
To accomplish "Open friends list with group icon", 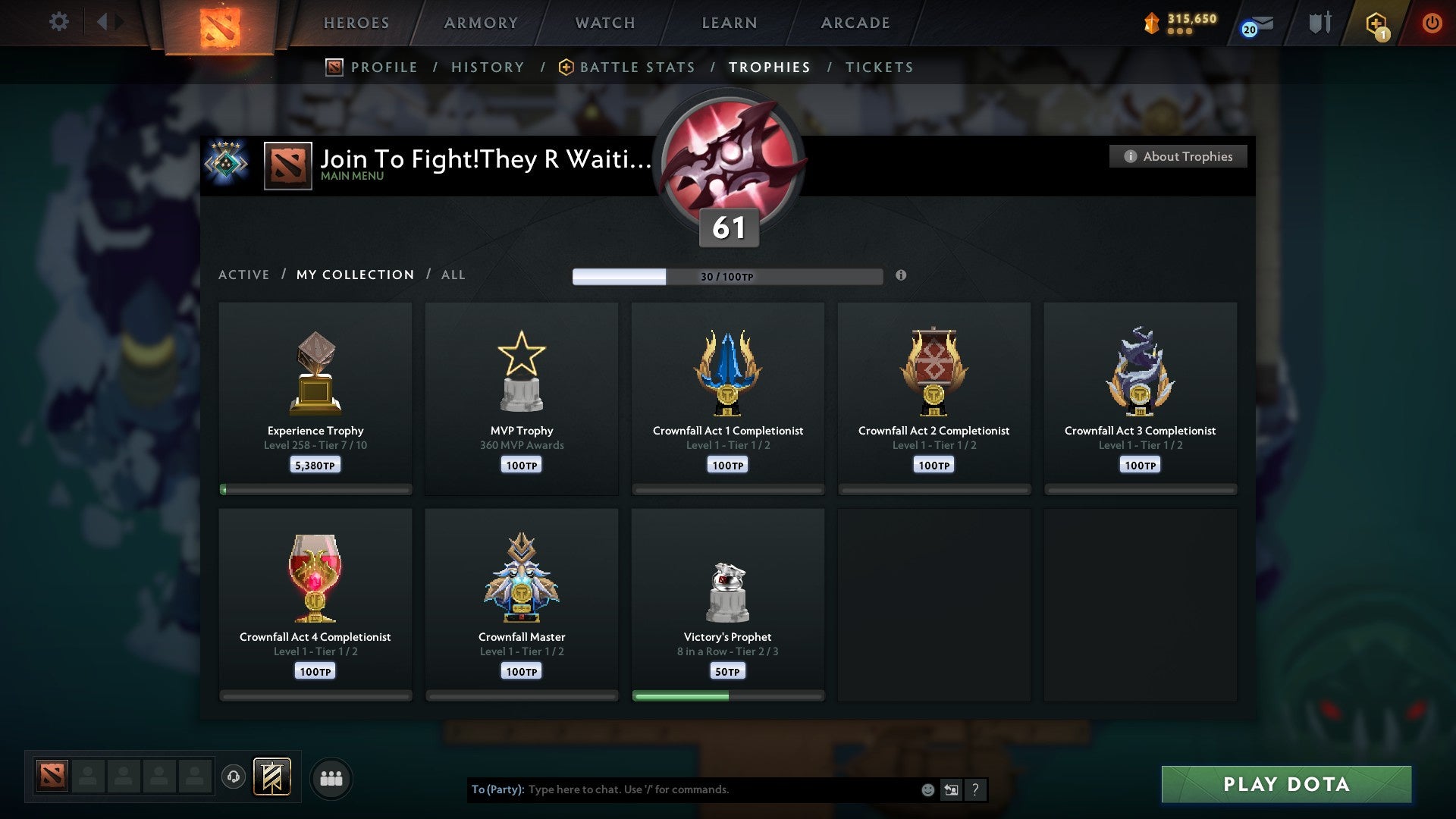I will point(331,777).
